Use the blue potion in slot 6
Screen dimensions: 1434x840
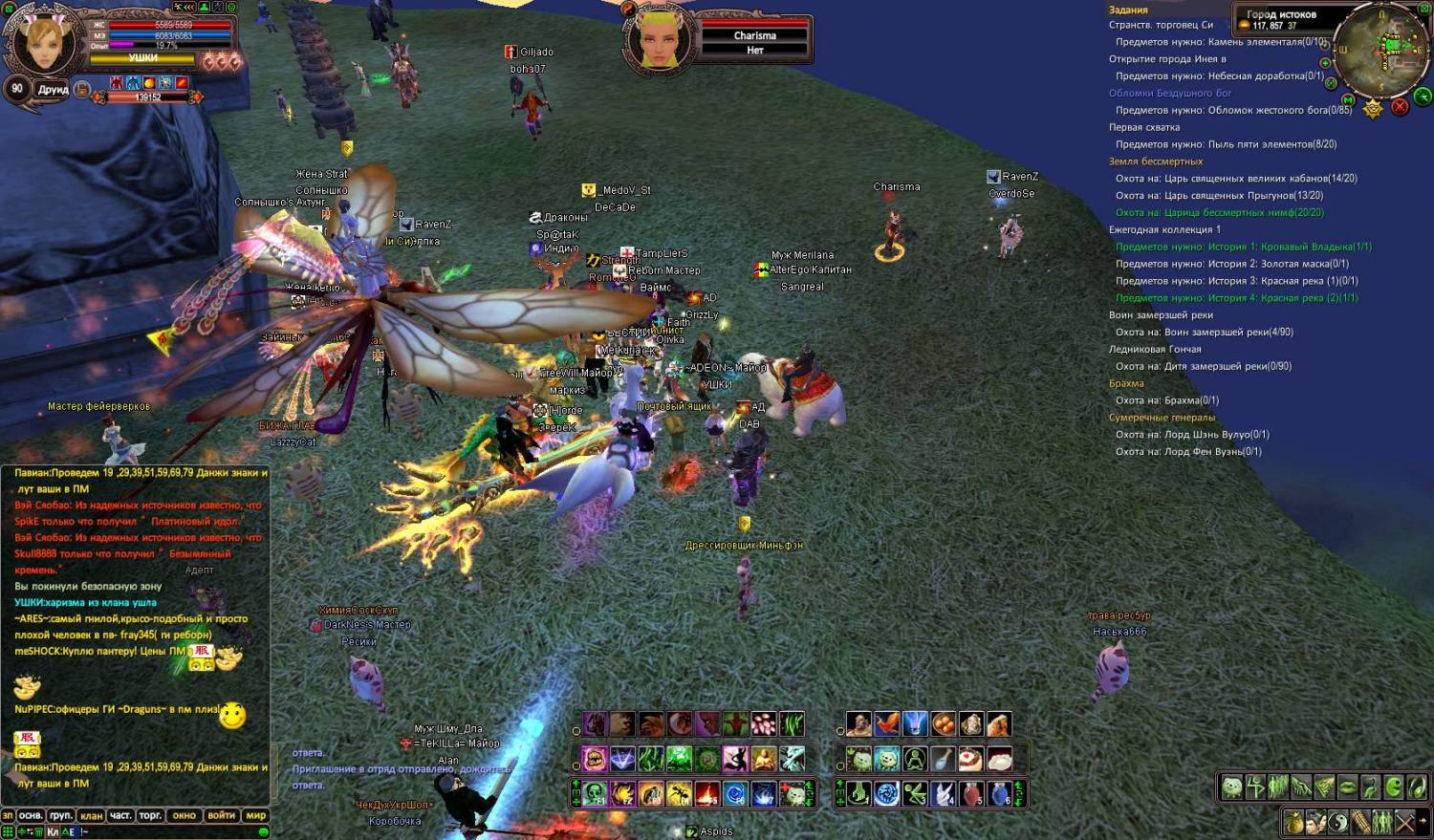[x=999, y=794]
